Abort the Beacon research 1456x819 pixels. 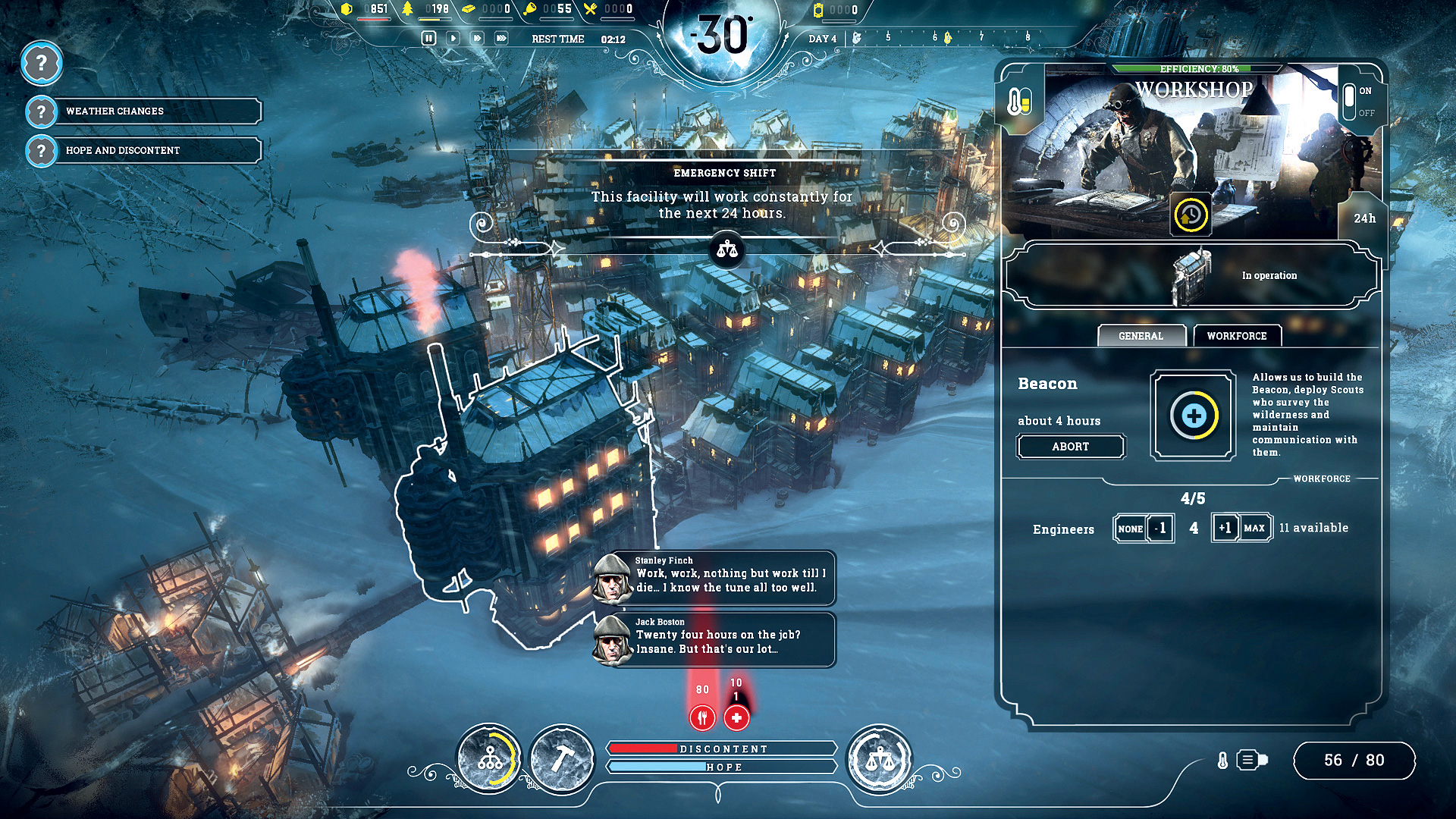[1071, 446]
